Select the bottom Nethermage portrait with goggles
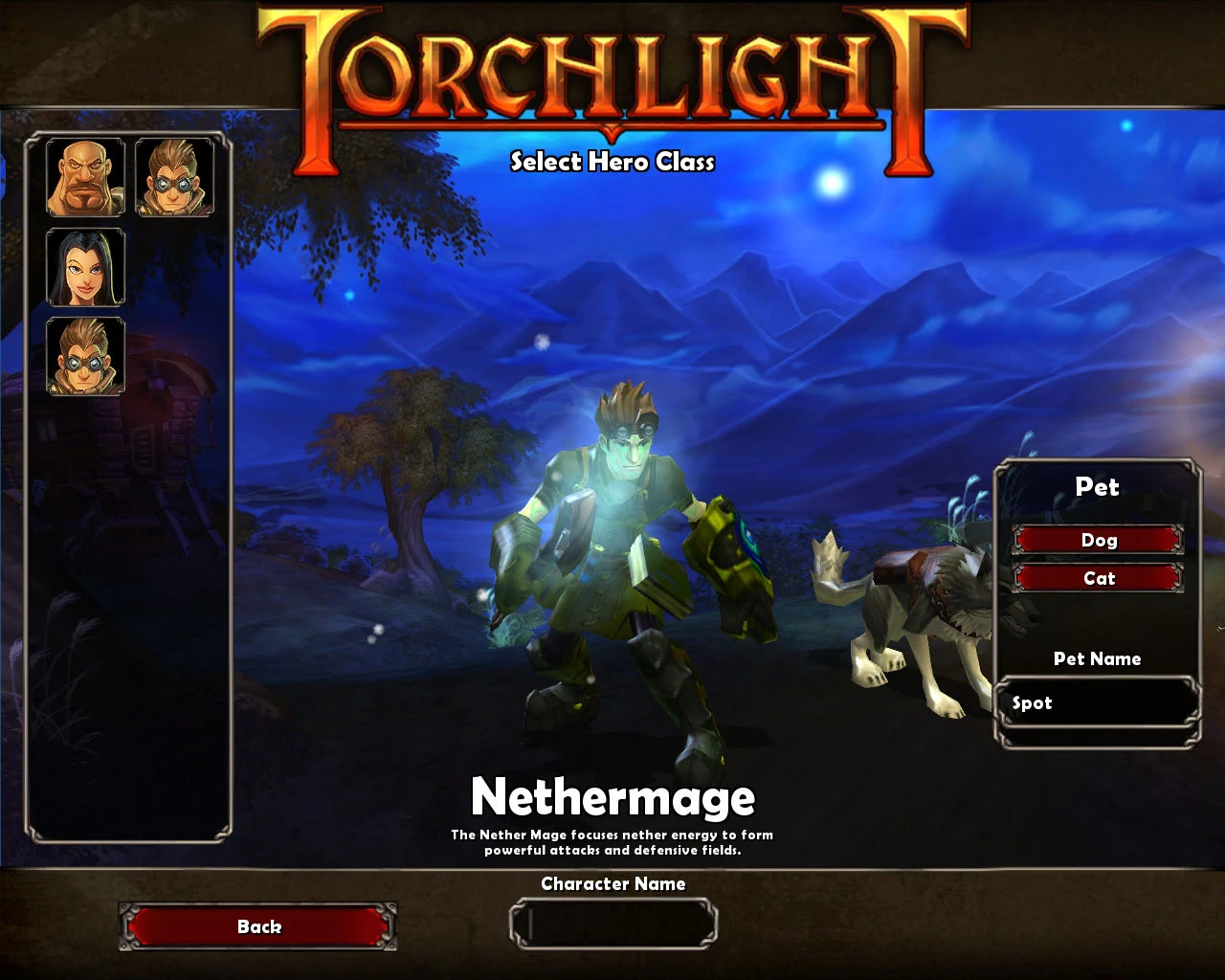This screenshot has width=1225, height=980. [x=84, y=359]
